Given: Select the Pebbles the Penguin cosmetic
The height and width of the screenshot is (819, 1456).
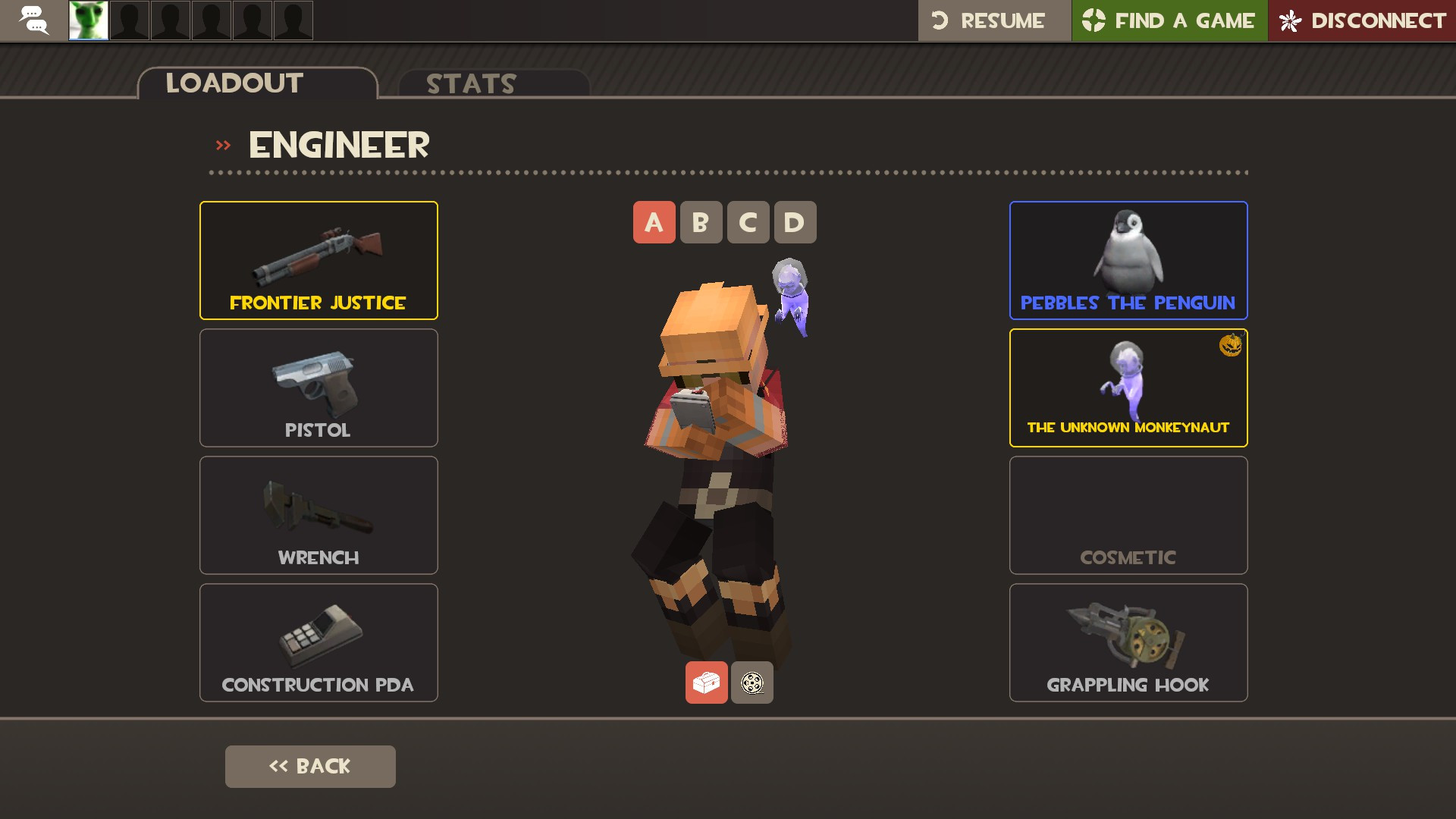Looking at the screenshot, I should [x=1128, y=259].
